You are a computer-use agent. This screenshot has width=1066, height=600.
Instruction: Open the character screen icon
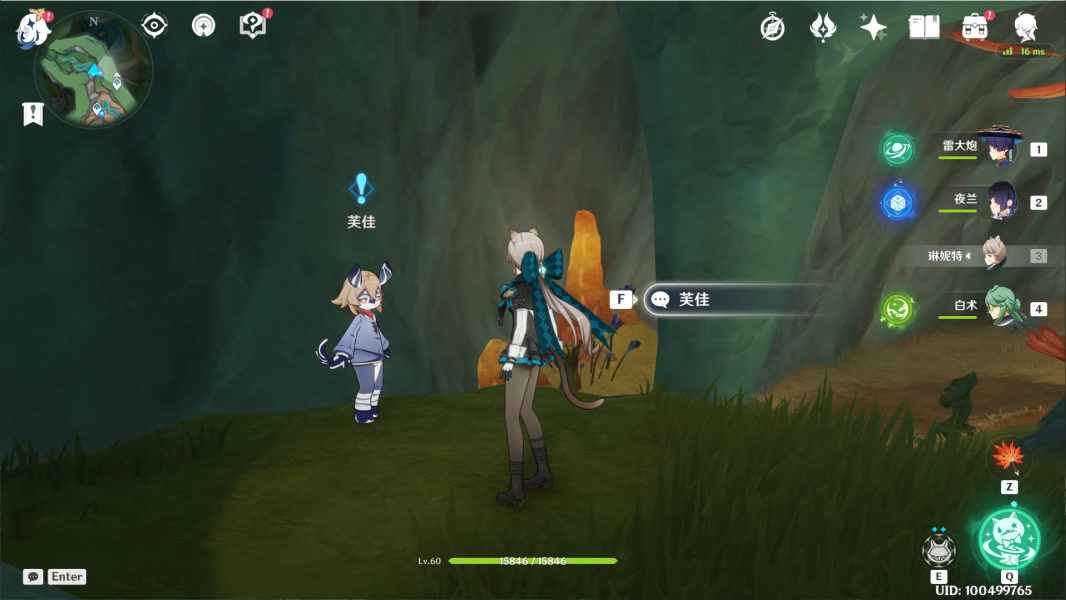click(x=1025, y=27)
